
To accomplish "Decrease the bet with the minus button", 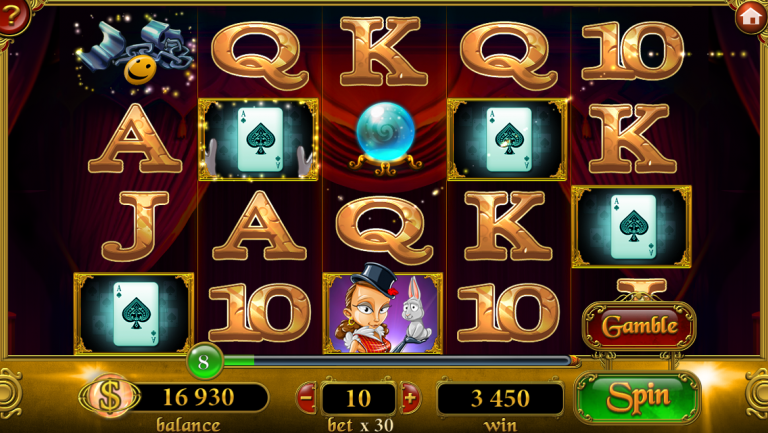I will tap(307, 398).
